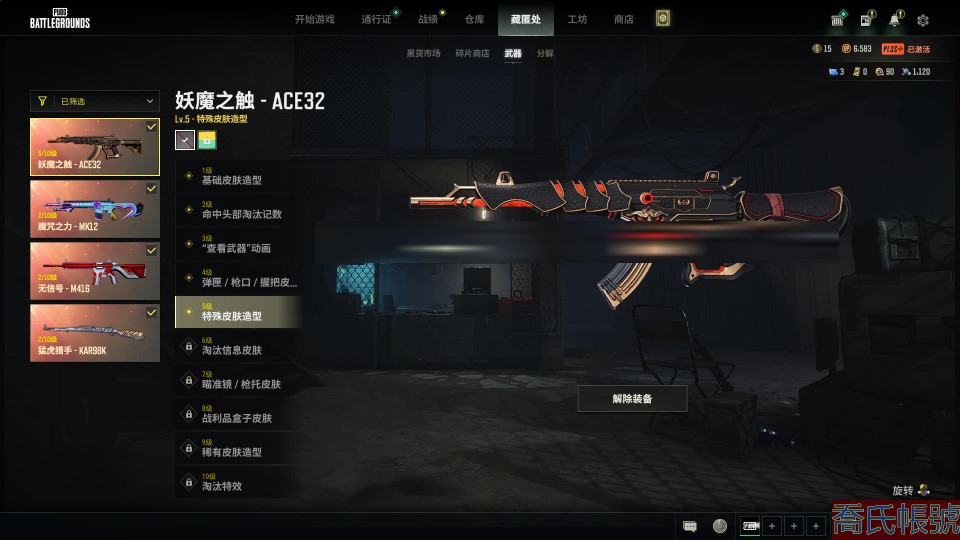
Task: Go to the 仓库 tab
Action: (x=474, y=19)
